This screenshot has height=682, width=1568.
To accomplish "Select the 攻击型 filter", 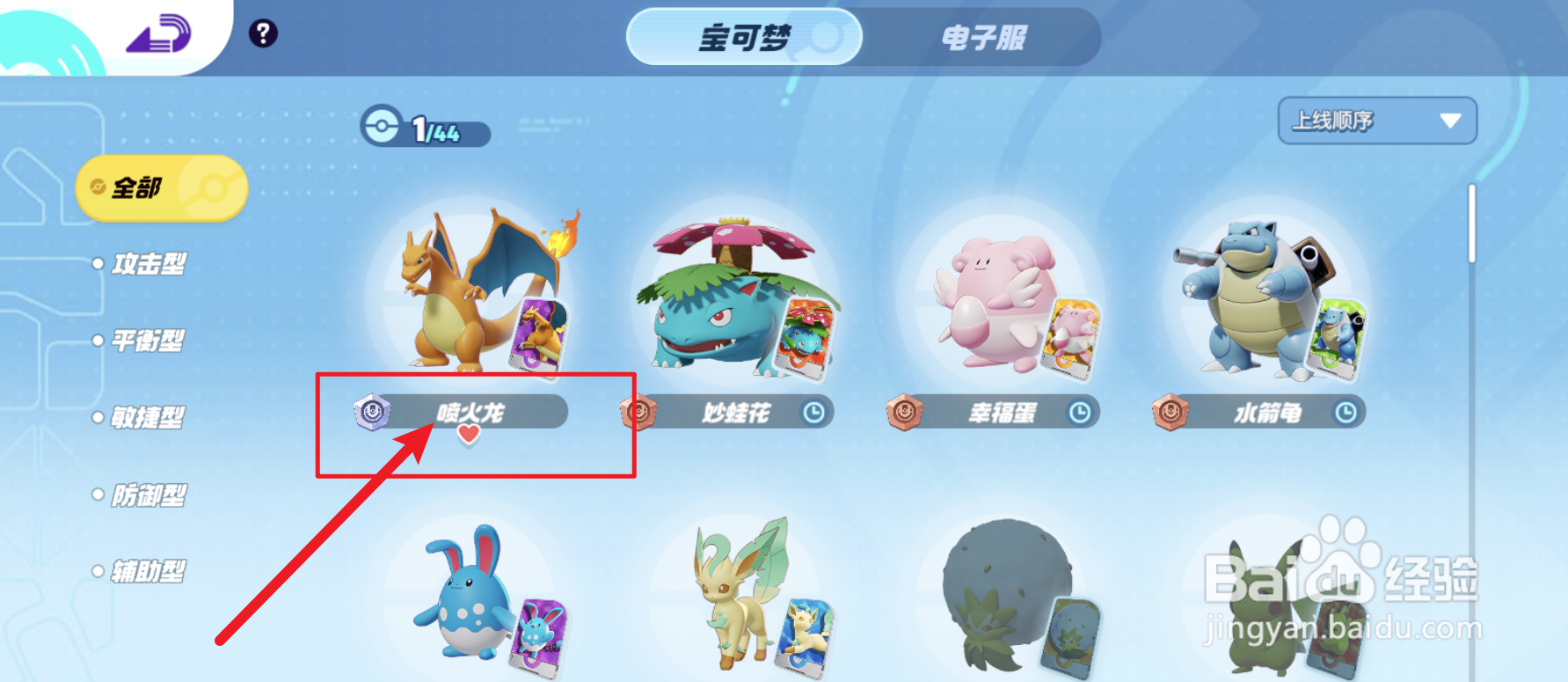I will point(149,264).
